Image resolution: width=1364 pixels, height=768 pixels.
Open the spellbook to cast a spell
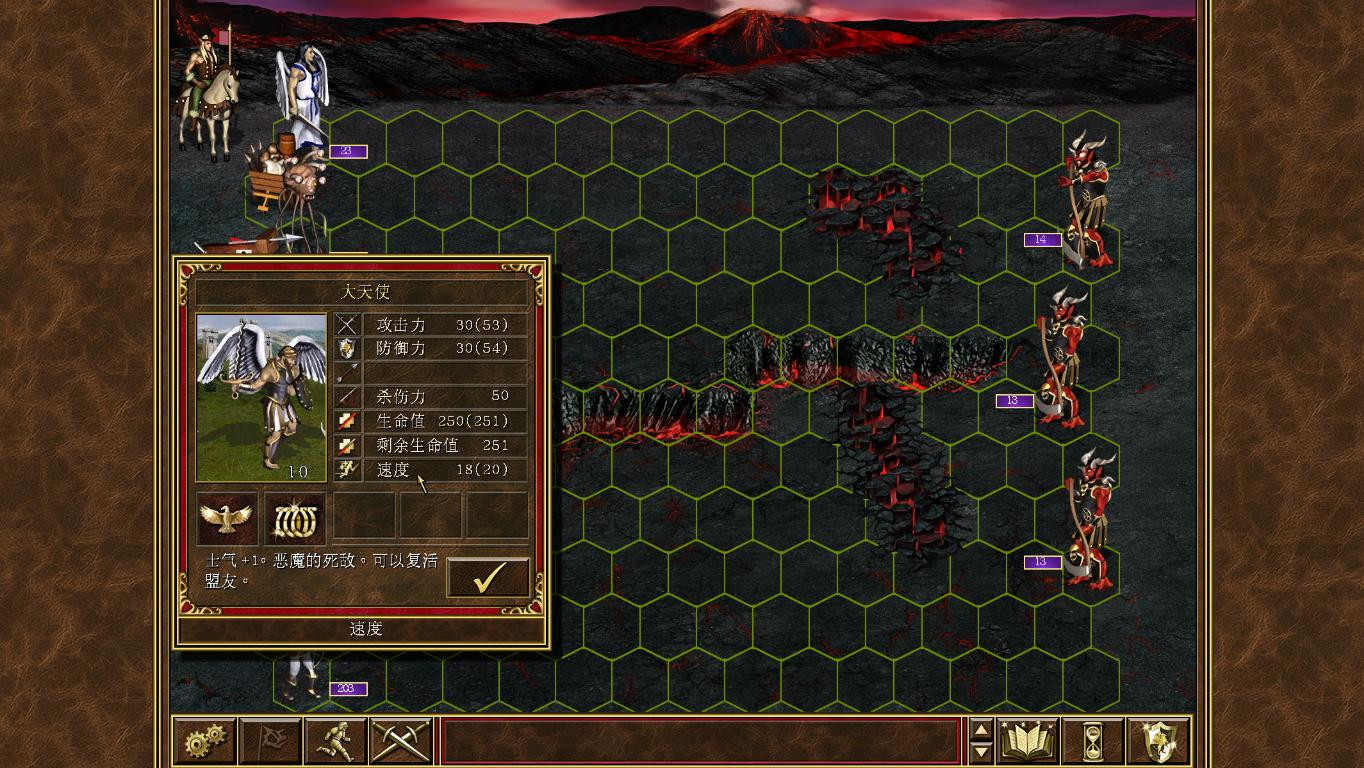(x=1029, y=741)
